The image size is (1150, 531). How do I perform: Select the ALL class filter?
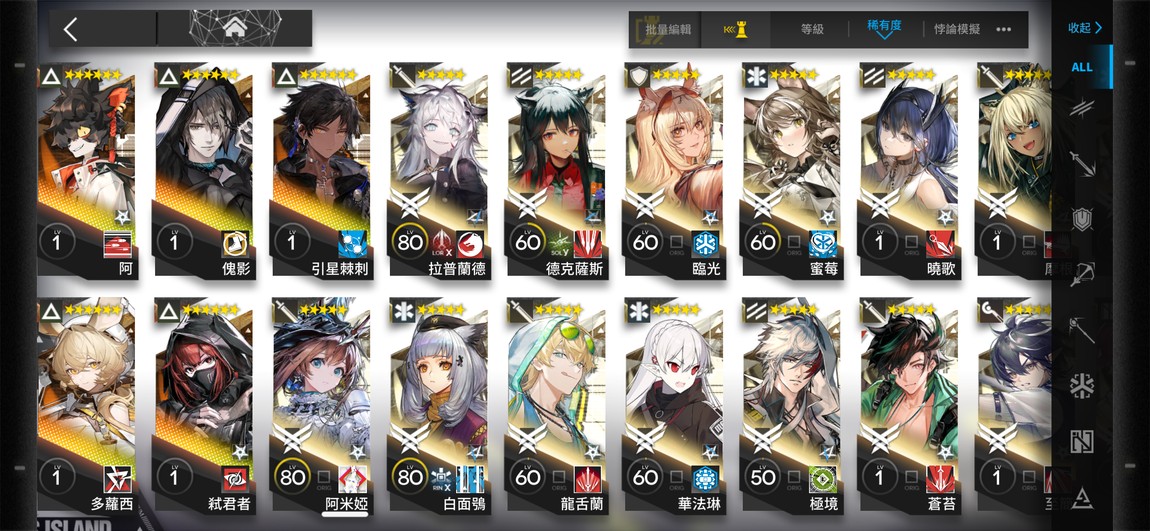click(x=1082, y=67)
